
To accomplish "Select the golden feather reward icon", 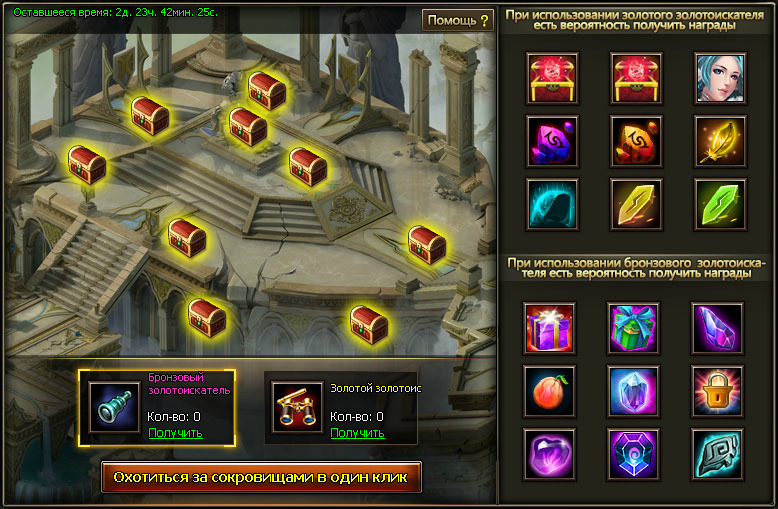I will [718, 141].
